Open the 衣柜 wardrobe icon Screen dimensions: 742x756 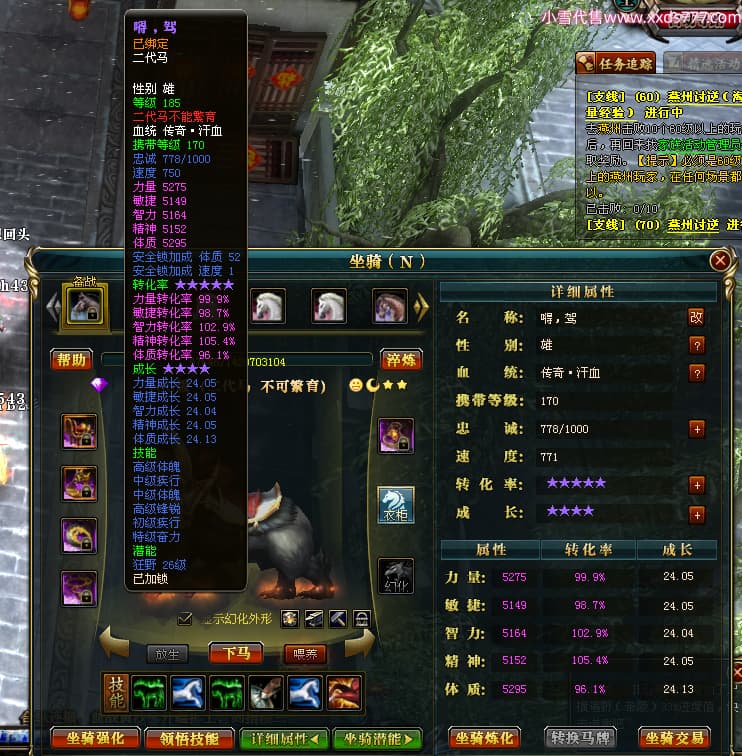click(395, 505)
